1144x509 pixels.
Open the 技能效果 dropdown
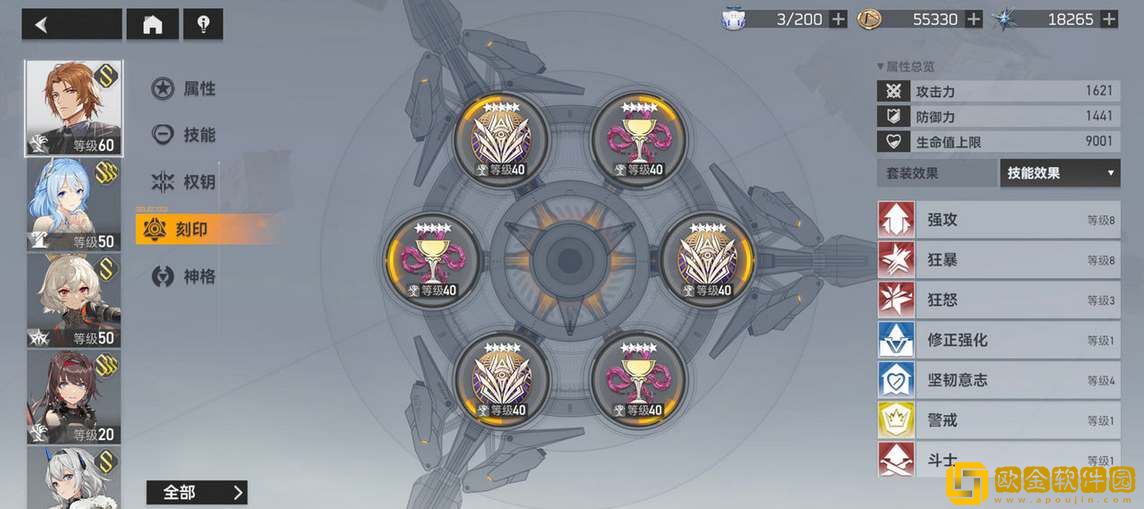[1060, 173]
